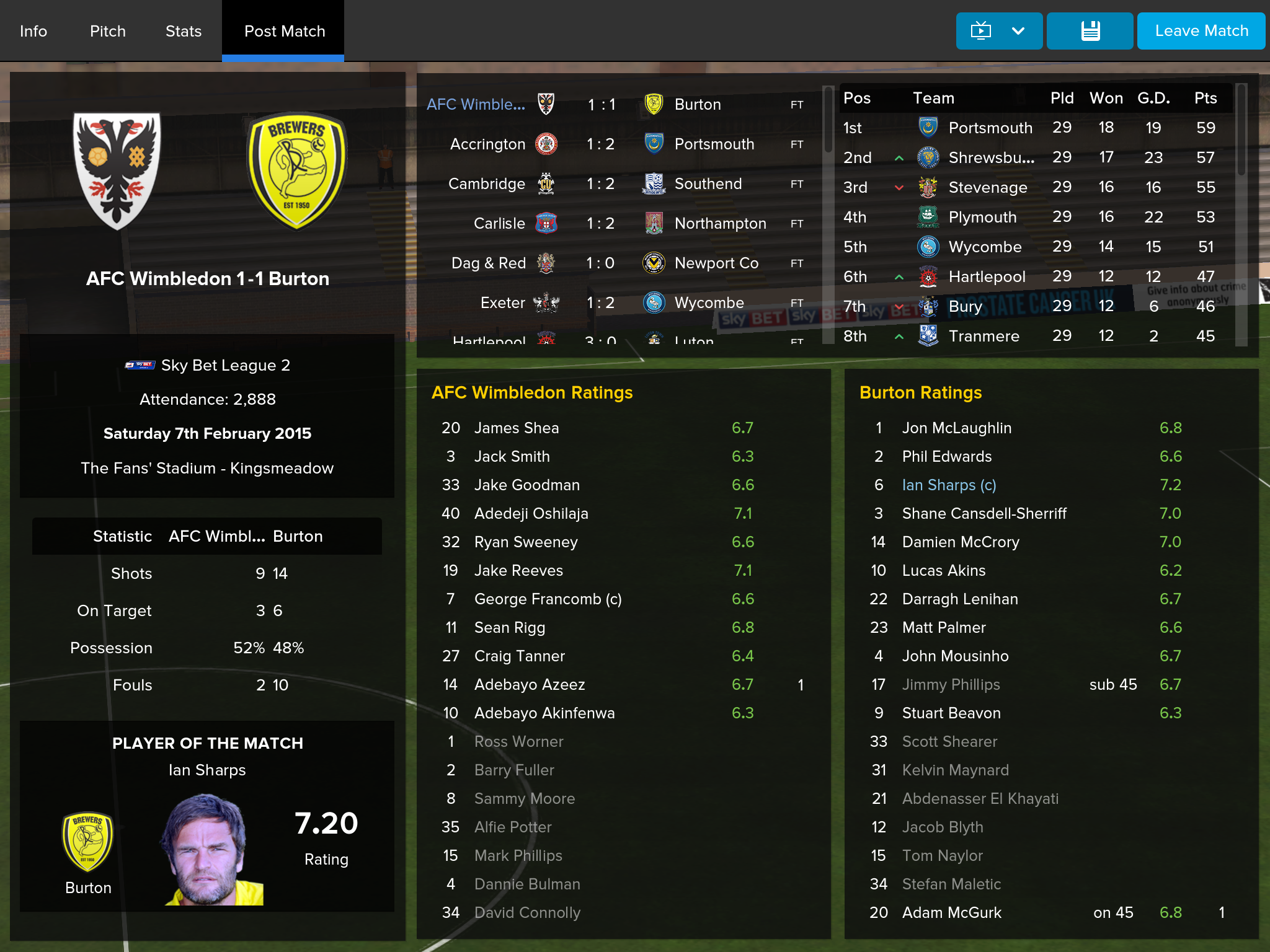Screen dimensions: 1270x952
Task: Click the large Burton Brewers crest
Action: coord(296,170)
